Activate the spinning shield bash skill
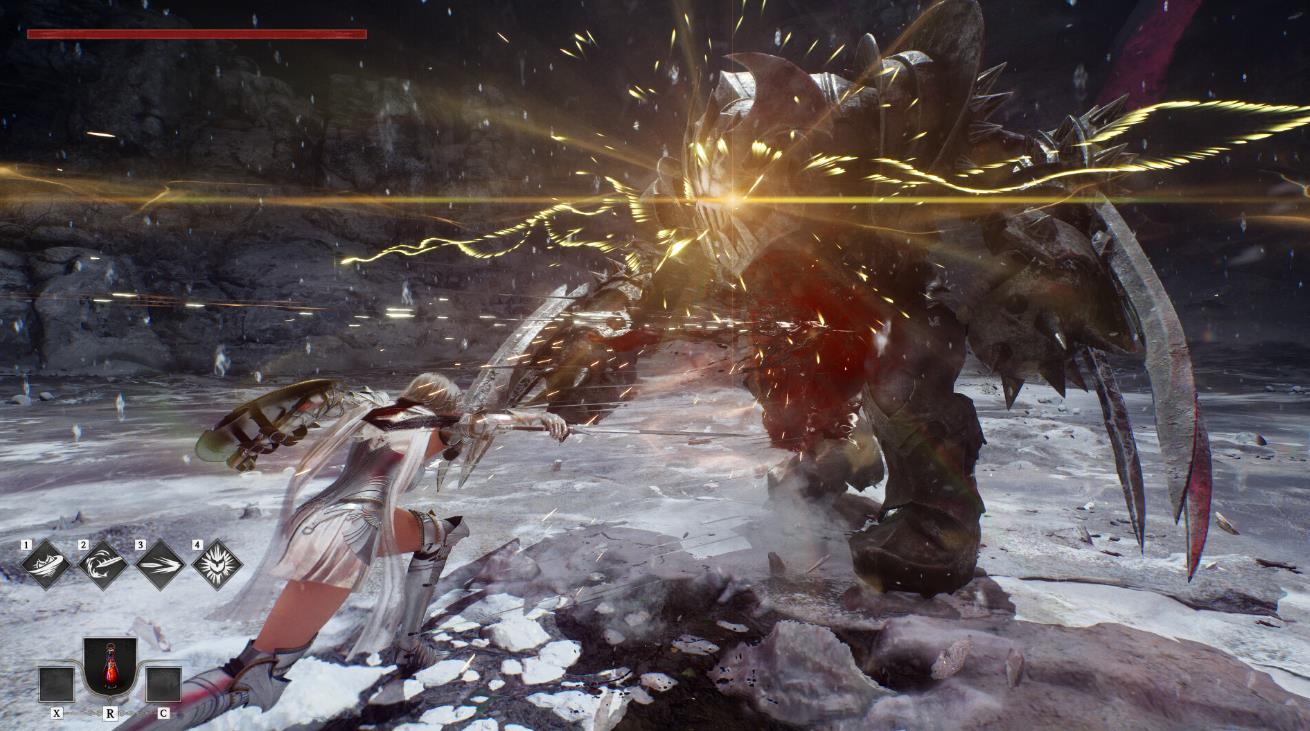This screenshot has height=731, width=1310. tap(46, 565)
